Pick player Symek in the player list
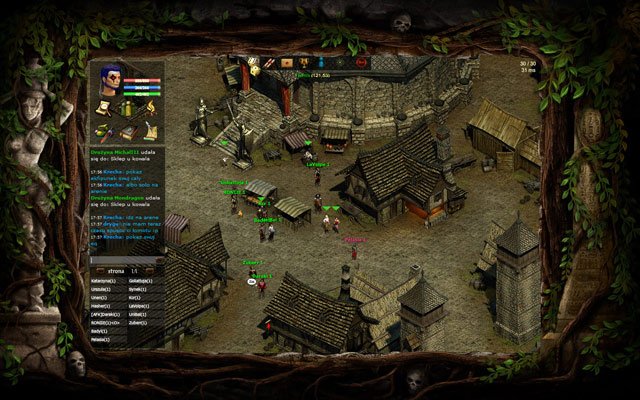This screenshot has width=640, height=400. click(x=137, y=290)
